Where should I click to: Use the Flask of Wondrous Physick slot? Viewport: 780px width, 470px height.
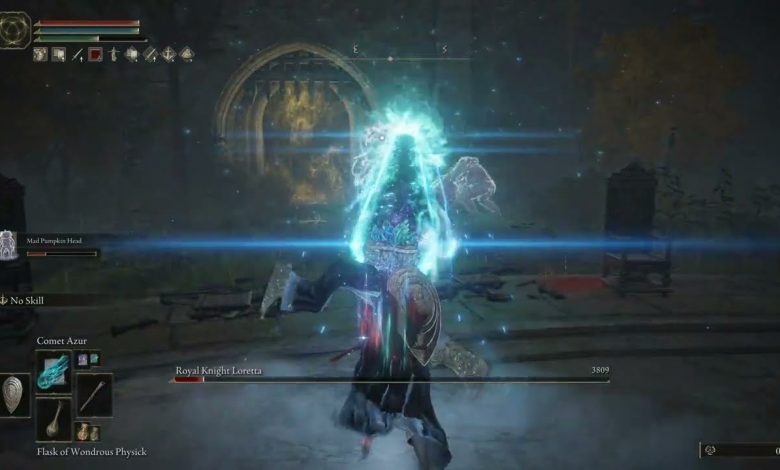click(52, 420)
